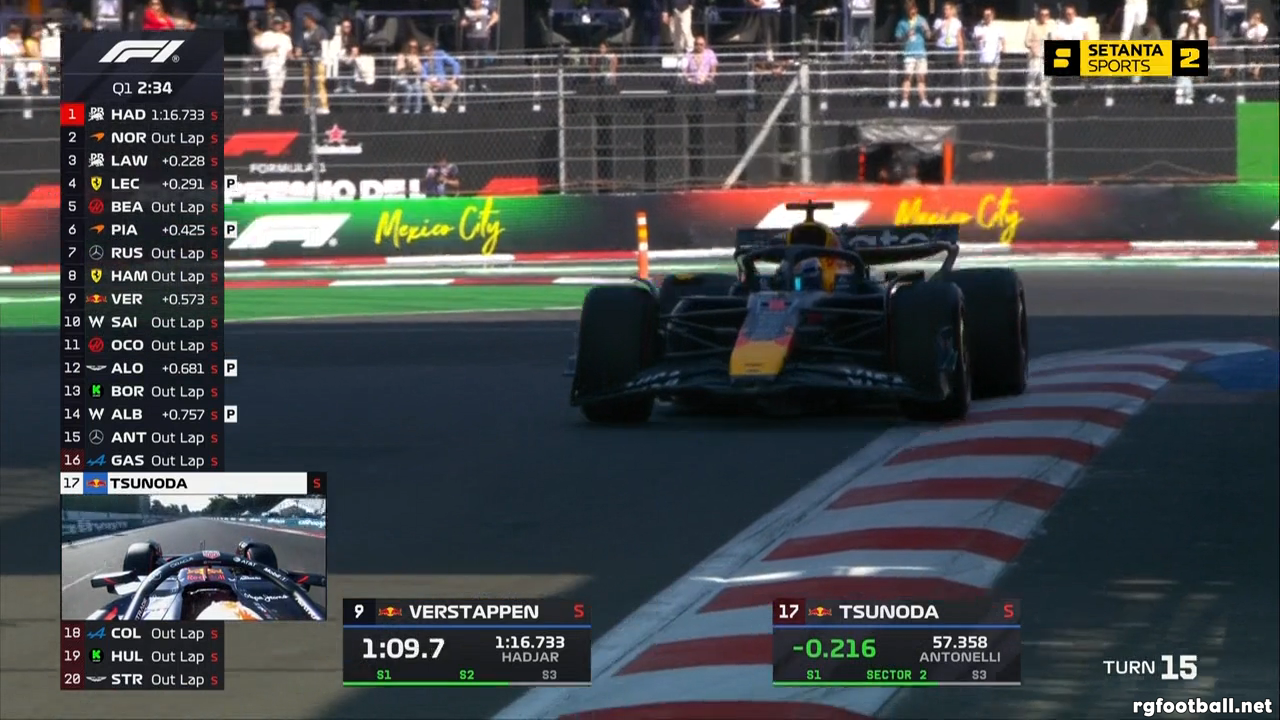Click Leclerc's row in the standings
This screenshot has width=1280, height=720.
tap(141, 184)
